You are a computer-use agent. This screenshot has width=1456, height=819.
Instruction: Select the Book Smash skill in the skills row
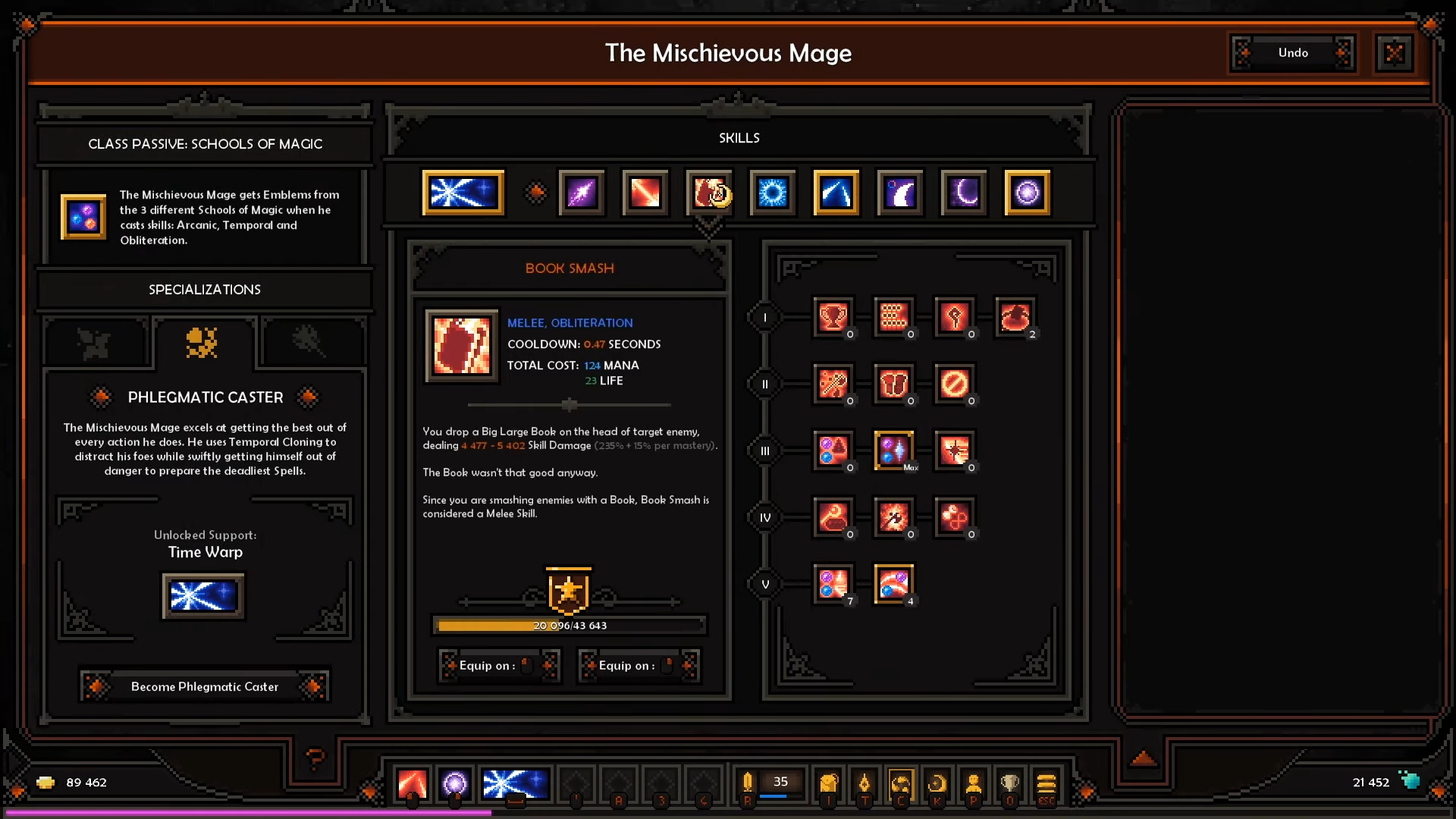point(709,193)
